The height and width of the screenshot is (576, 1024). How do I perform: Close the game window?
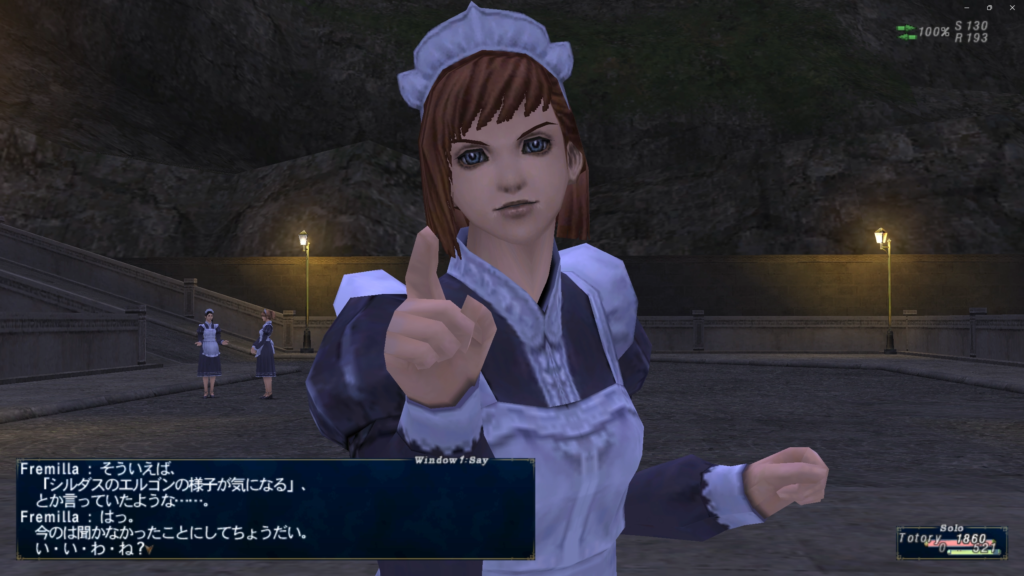click(1011, 7)
